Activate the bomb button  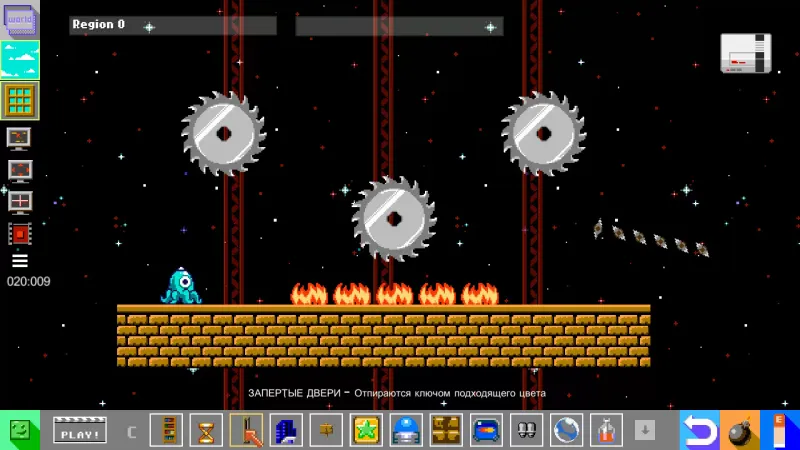click(x=739, y=430)
